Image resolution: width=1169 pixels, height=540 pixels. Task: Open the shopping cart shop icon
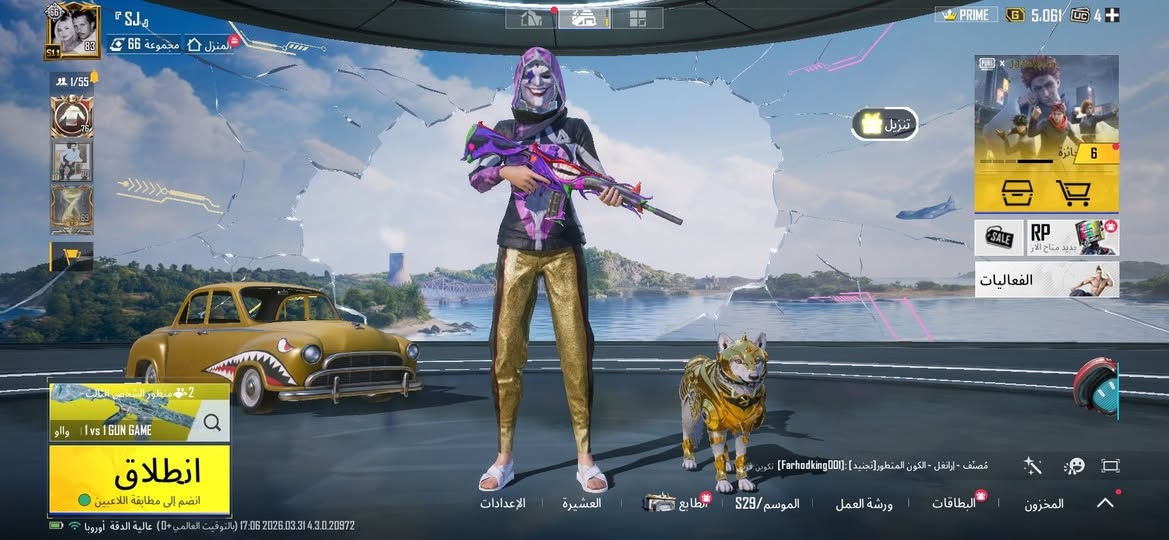coord(1073,192)
